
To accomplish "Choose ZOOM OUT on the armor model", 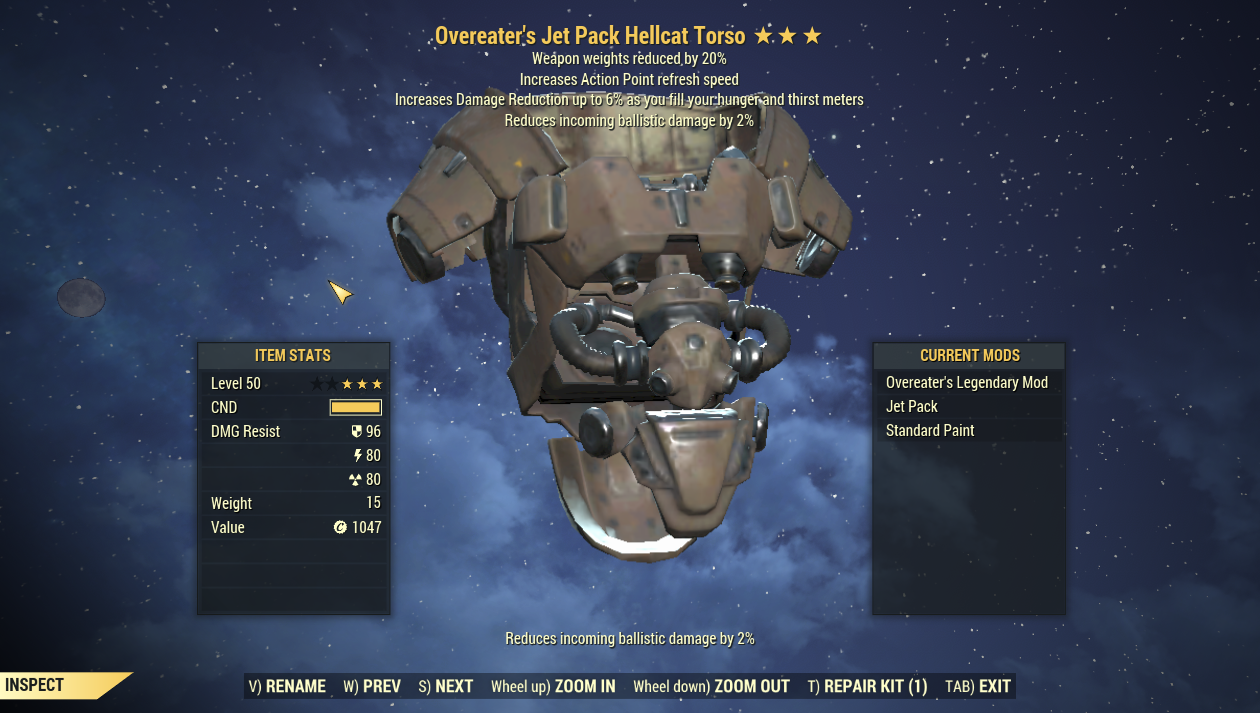I will coord(711,686).
